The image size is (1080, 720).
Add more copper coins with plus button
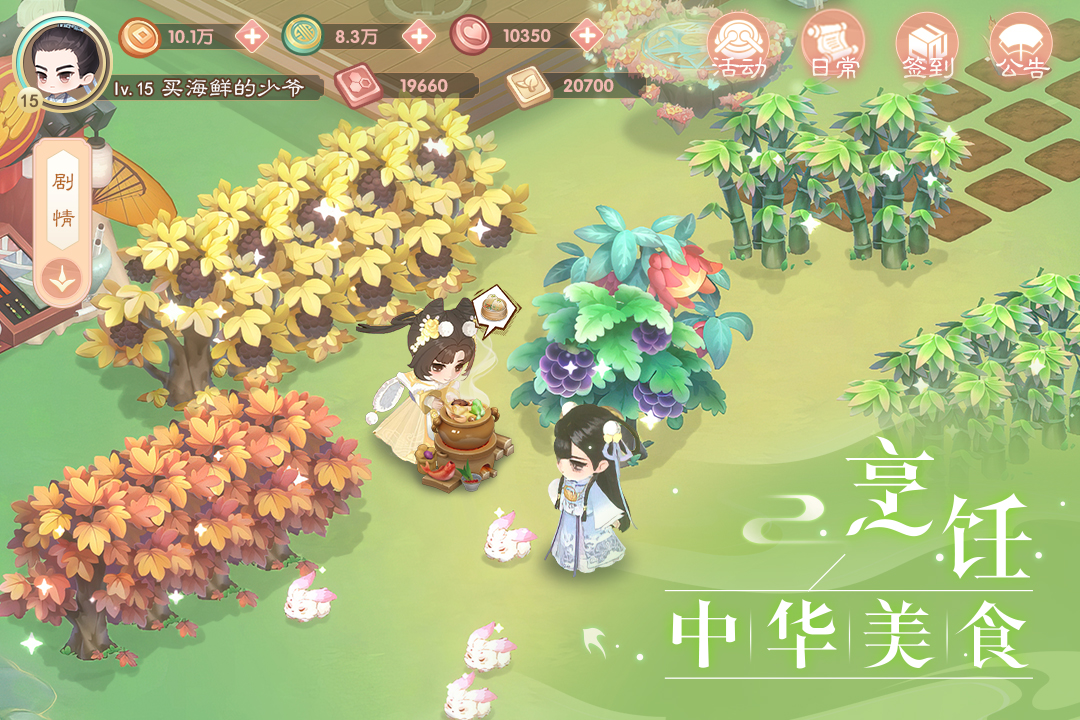click(251, 37)
